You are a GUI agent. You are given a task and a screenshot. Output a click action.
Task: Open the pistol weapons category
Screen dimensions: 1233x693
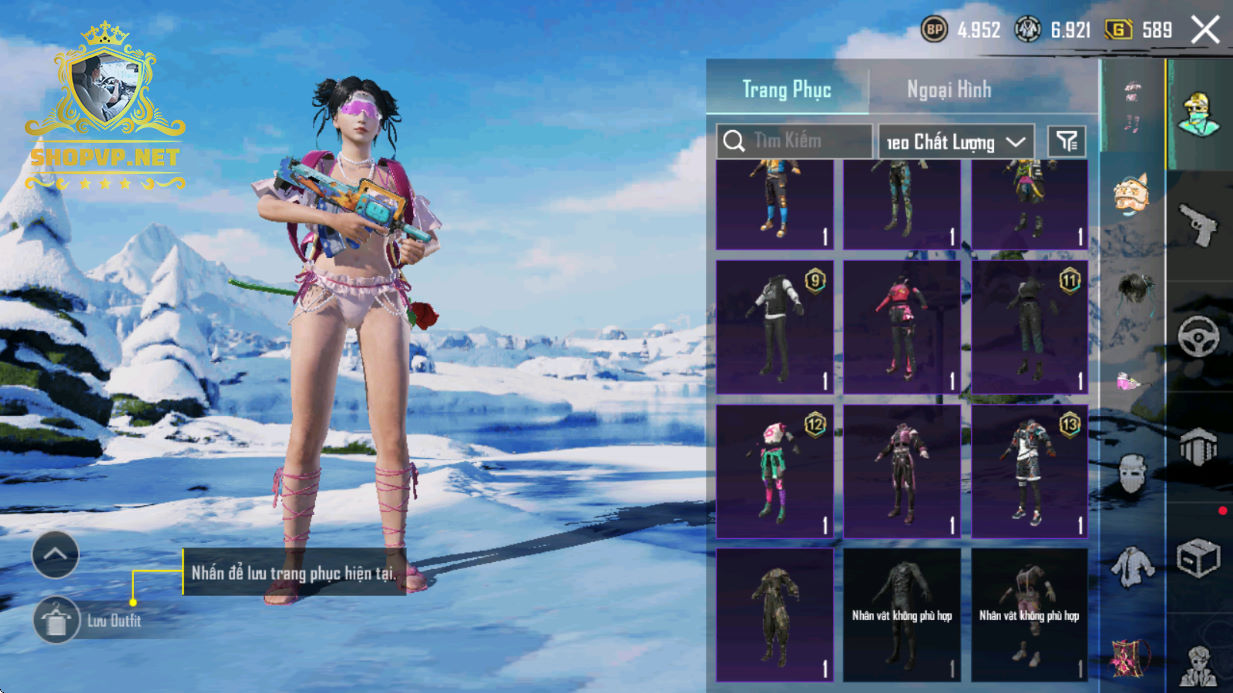pos(1198,224)
